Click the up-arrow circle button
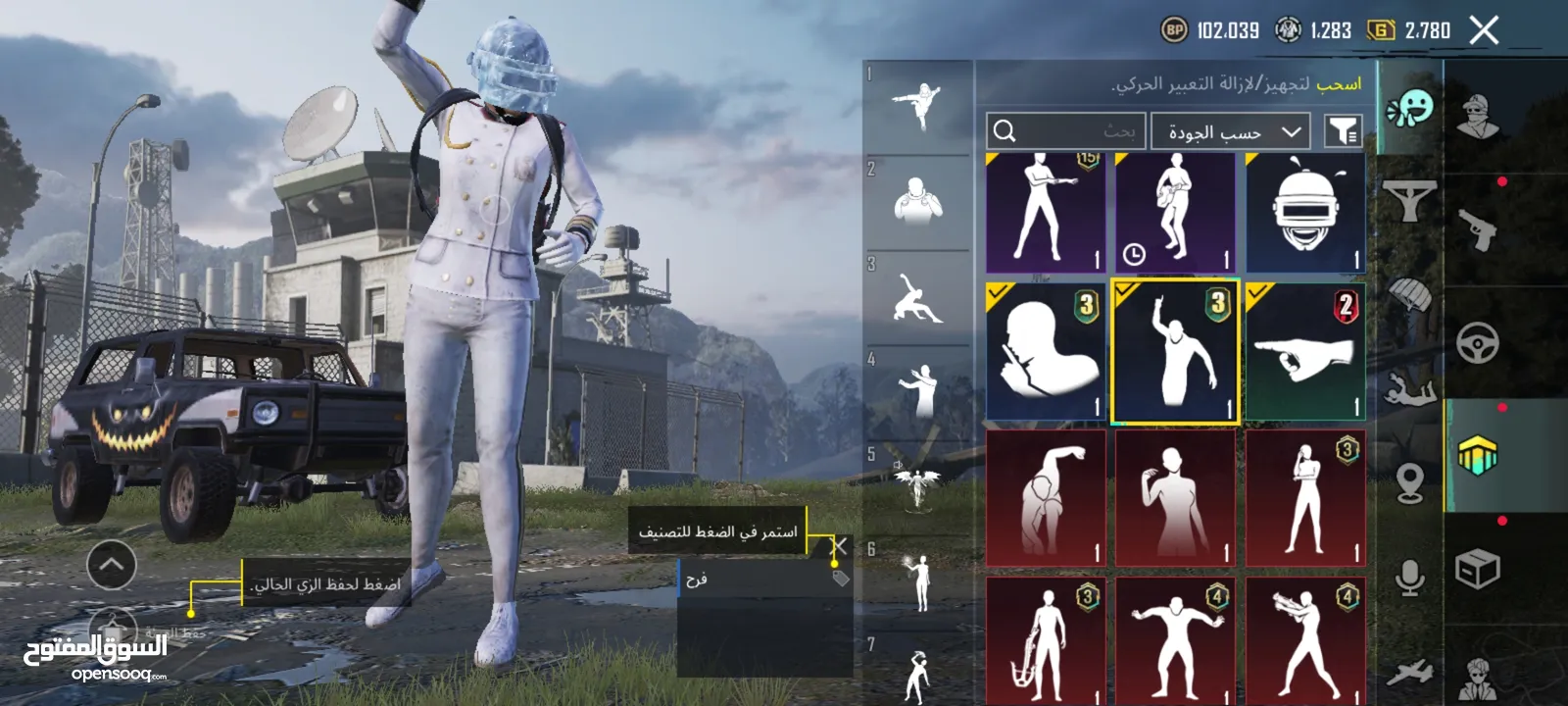 point(112,564)
